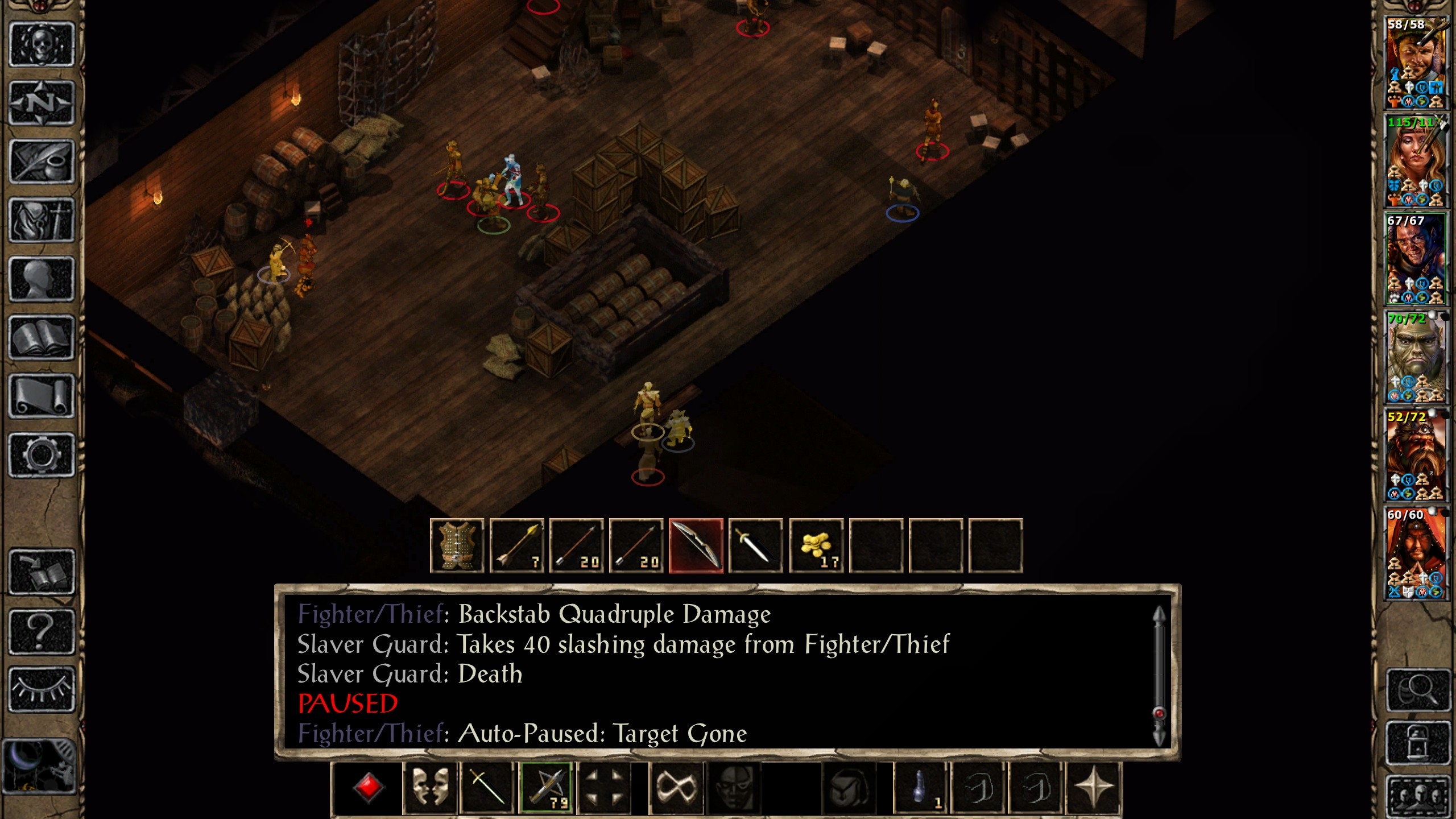1456x819 pixels.
Task: Open the character record head icon
Action: 42,279
